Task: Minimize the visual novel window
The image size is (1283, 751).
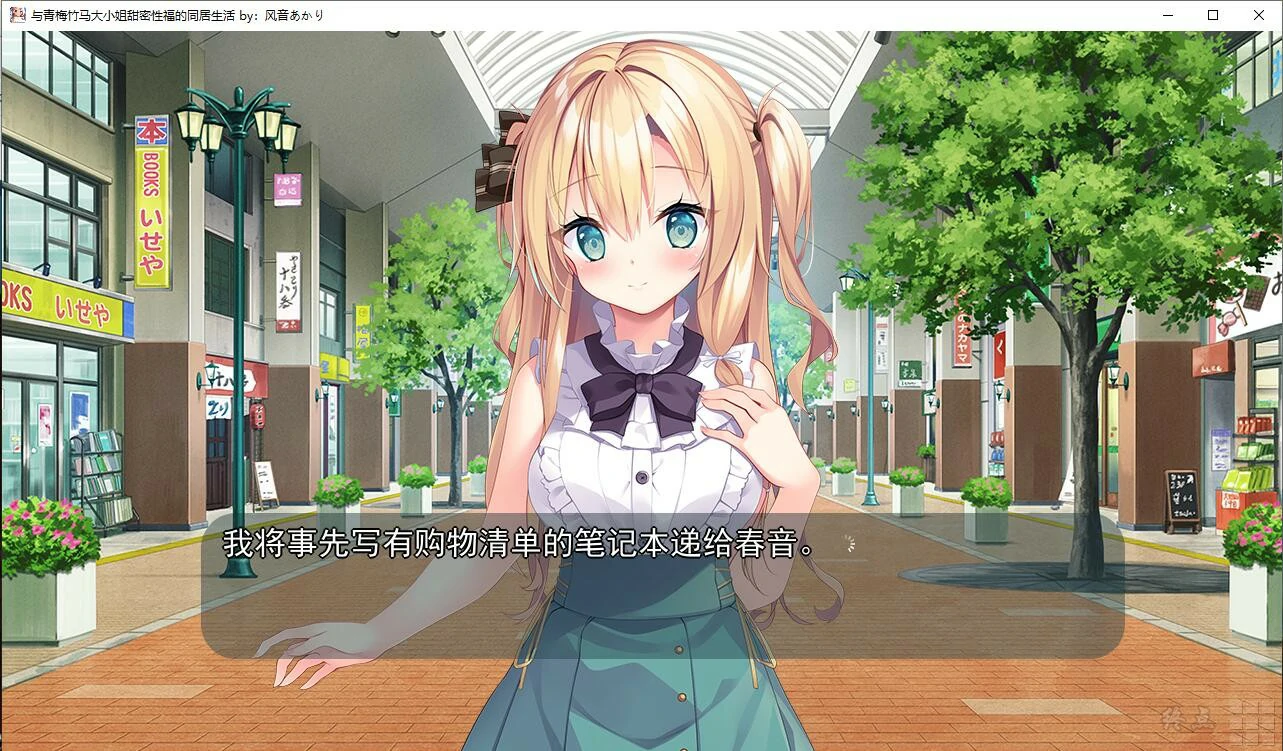Action: (1166, 15)
